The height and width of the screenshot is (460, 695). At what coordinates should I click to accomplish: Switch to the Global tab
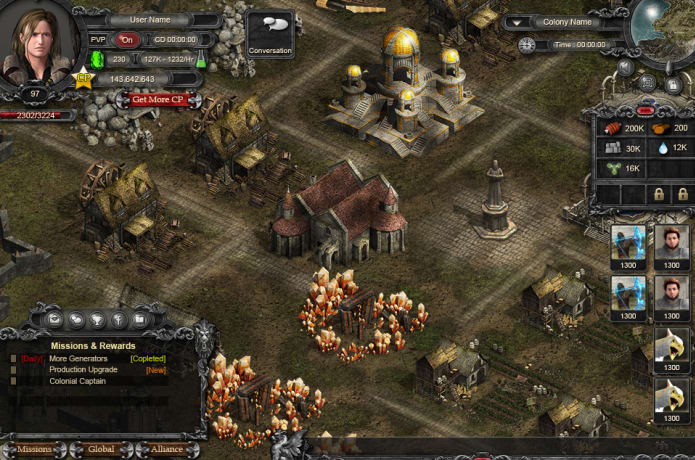coord(100,449)
